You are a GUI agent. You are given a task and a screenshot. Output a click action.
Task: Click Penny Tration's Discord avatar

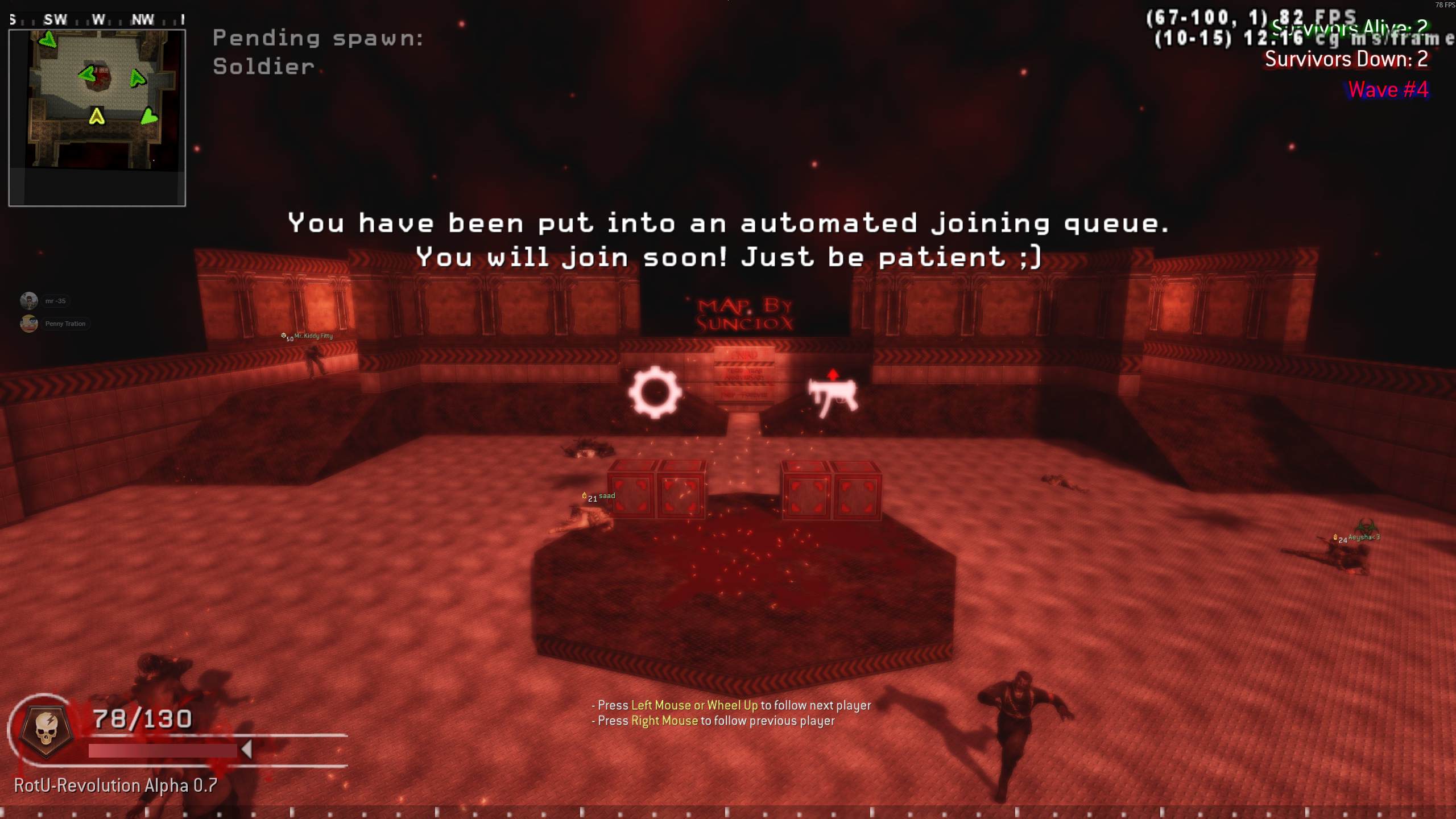coord(29,323)
